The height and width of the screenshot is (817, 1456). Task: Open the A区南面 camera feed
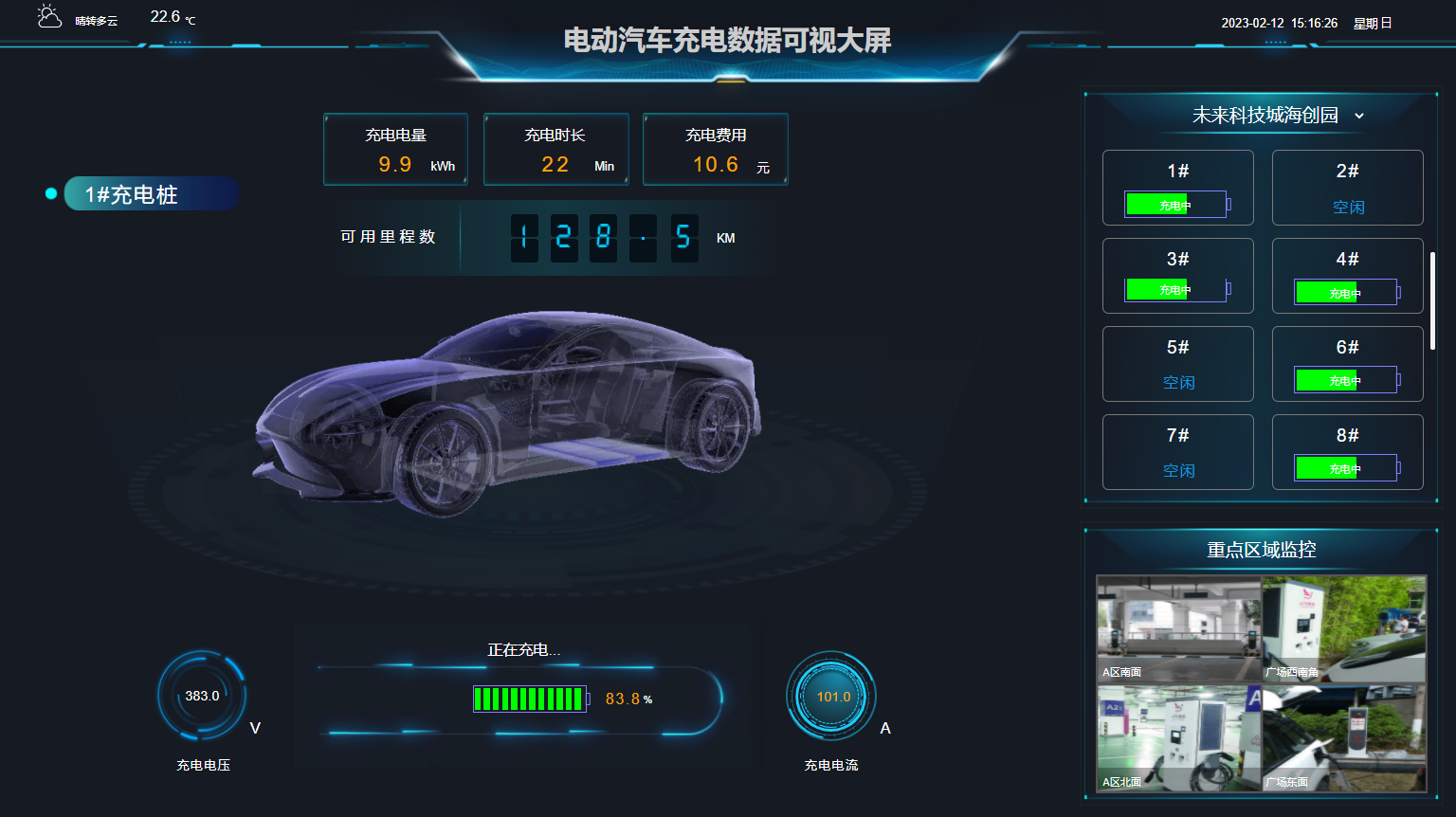coord(1178,628)
